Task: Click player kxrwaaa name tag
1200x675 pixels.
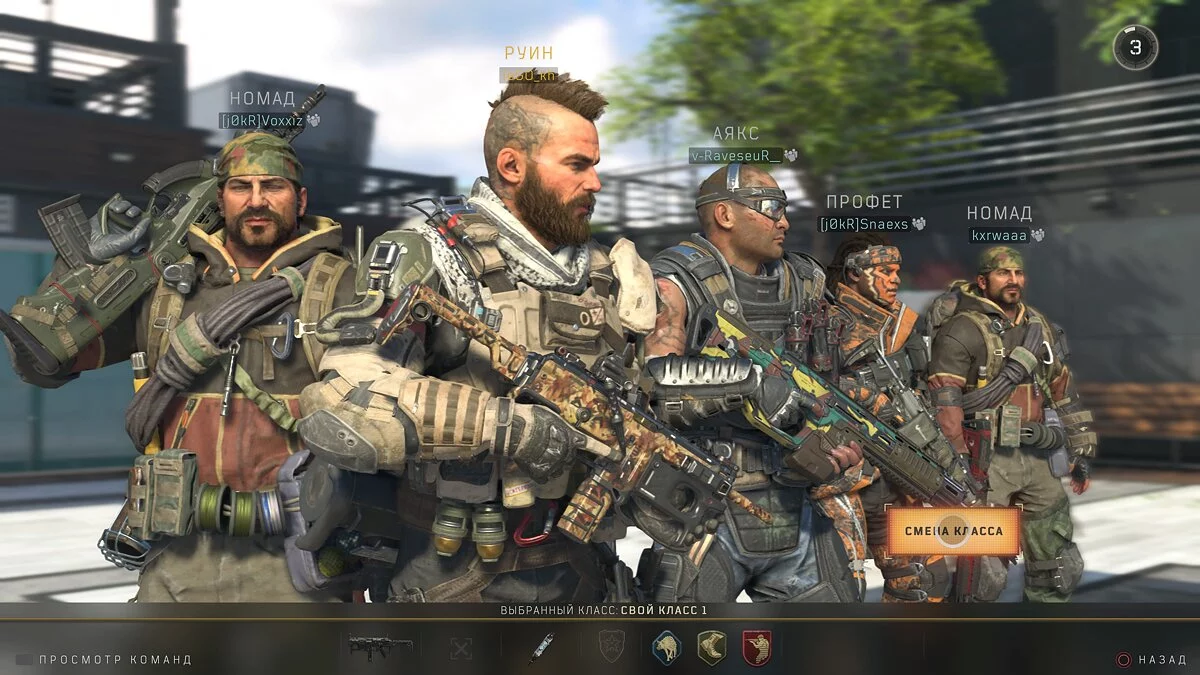Action: (x=999, y=235)
